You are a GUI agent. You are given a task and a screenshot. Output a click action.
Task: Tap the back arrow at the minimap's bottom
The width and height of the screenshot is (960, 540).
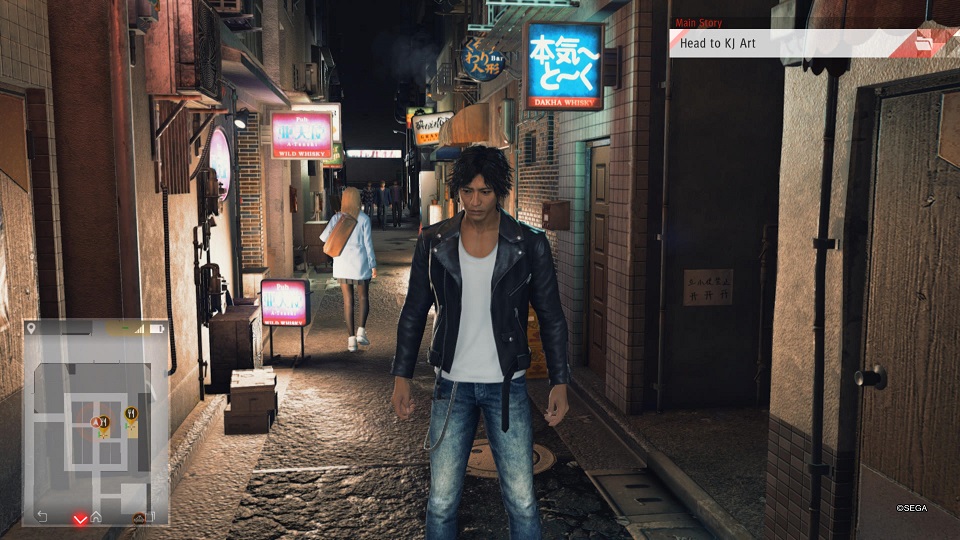point(42,516)
